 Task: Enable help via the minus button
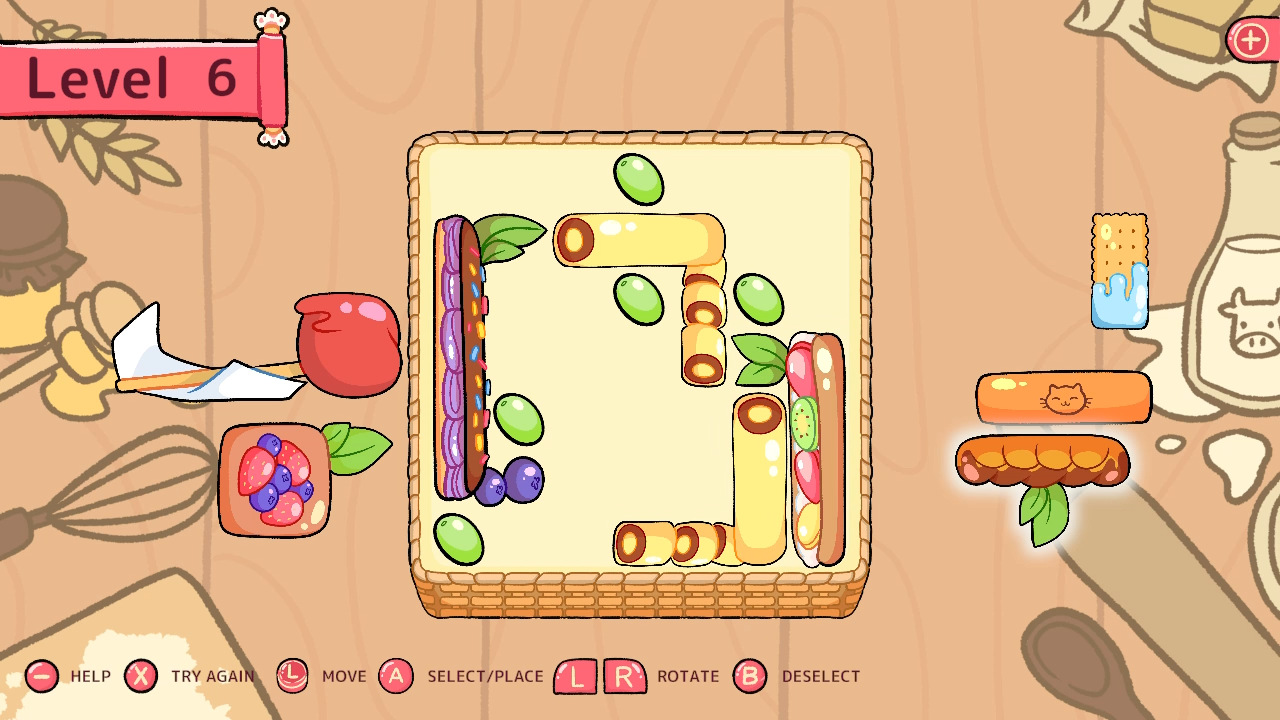40,676
